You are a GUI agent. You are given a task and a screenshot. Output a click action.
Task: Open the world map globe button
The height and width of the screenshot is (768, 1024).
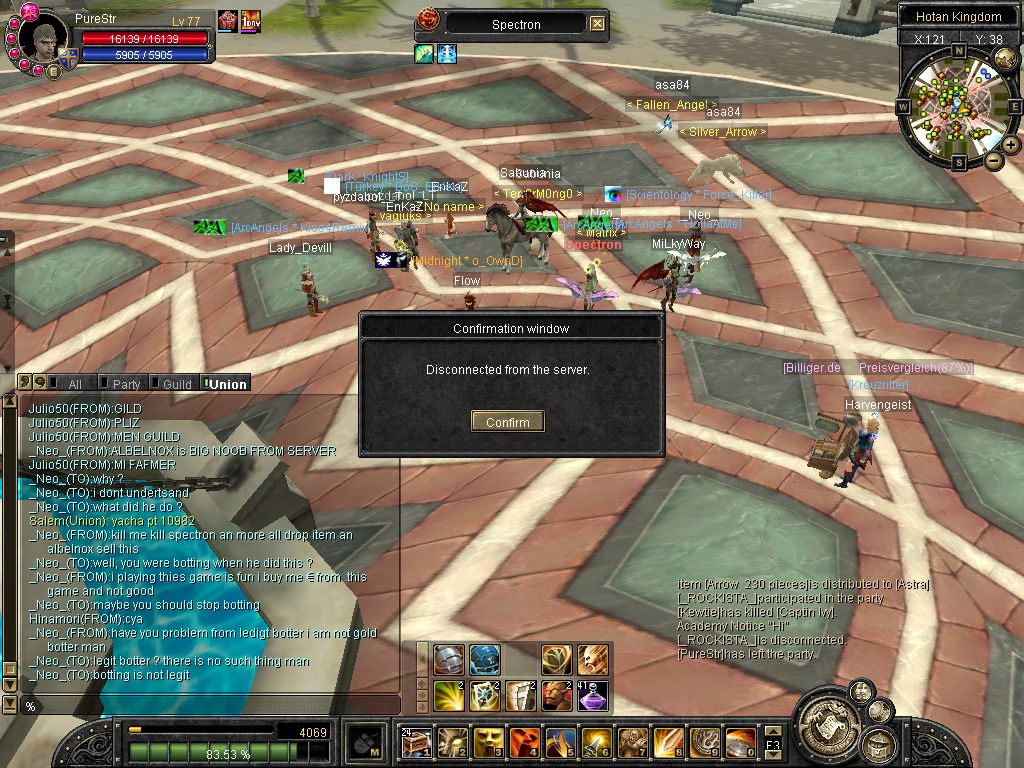coord(880,711)
